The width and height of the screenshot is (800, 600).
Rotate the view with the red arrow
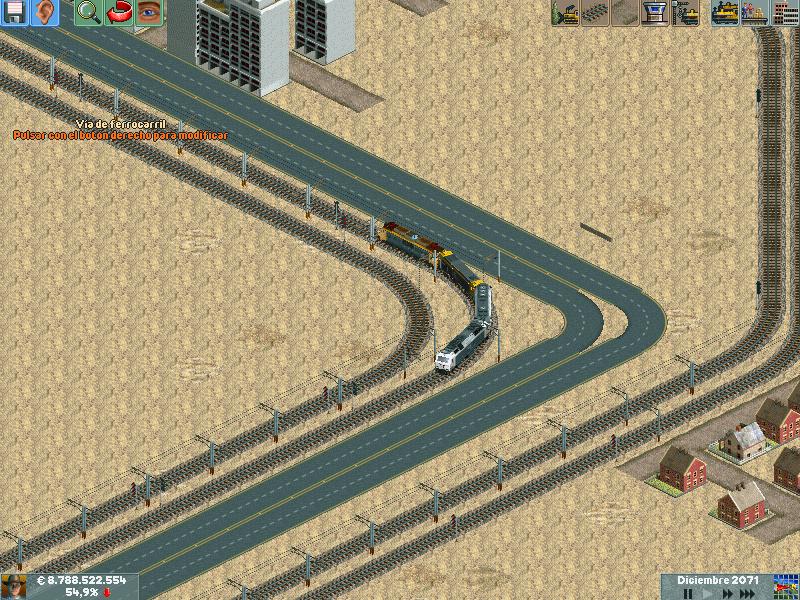click(118, 12)
